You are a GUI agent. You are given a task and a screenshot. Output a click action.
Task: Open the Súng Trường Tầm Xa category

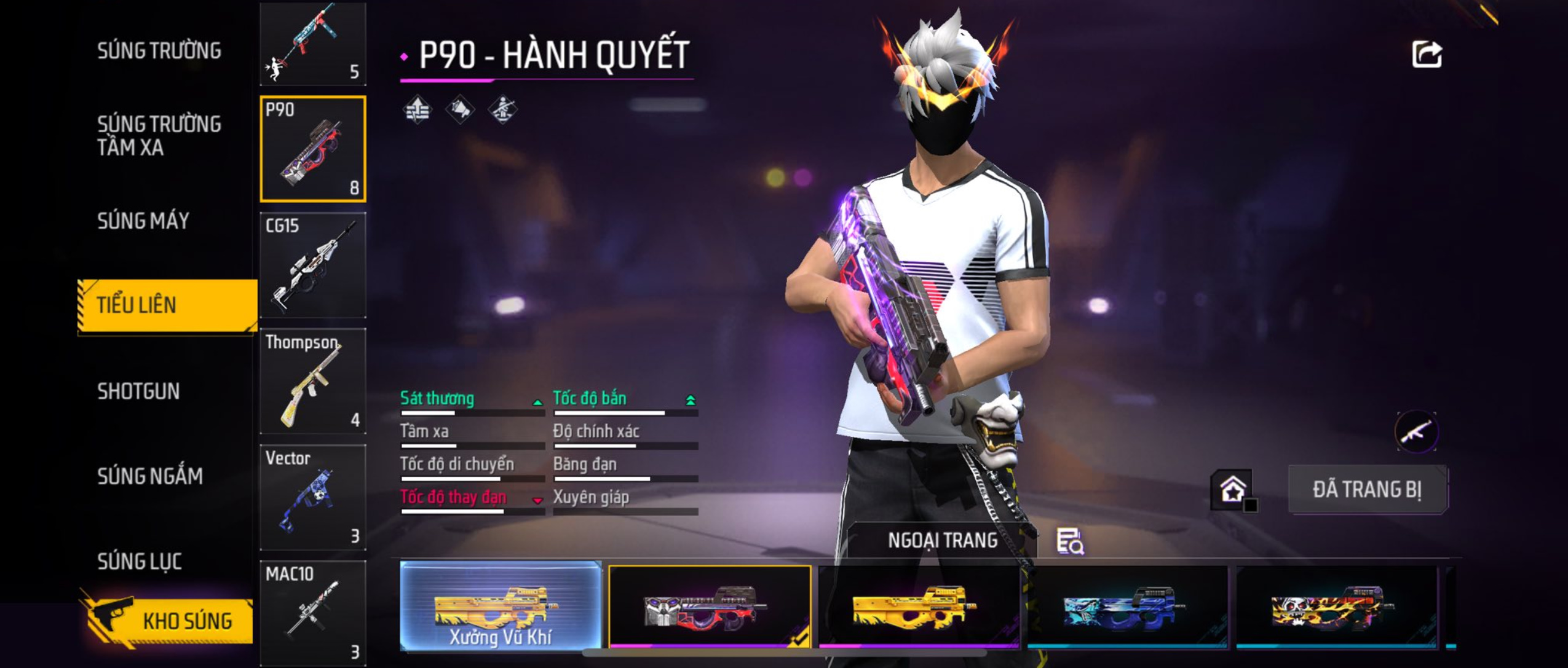159,136
